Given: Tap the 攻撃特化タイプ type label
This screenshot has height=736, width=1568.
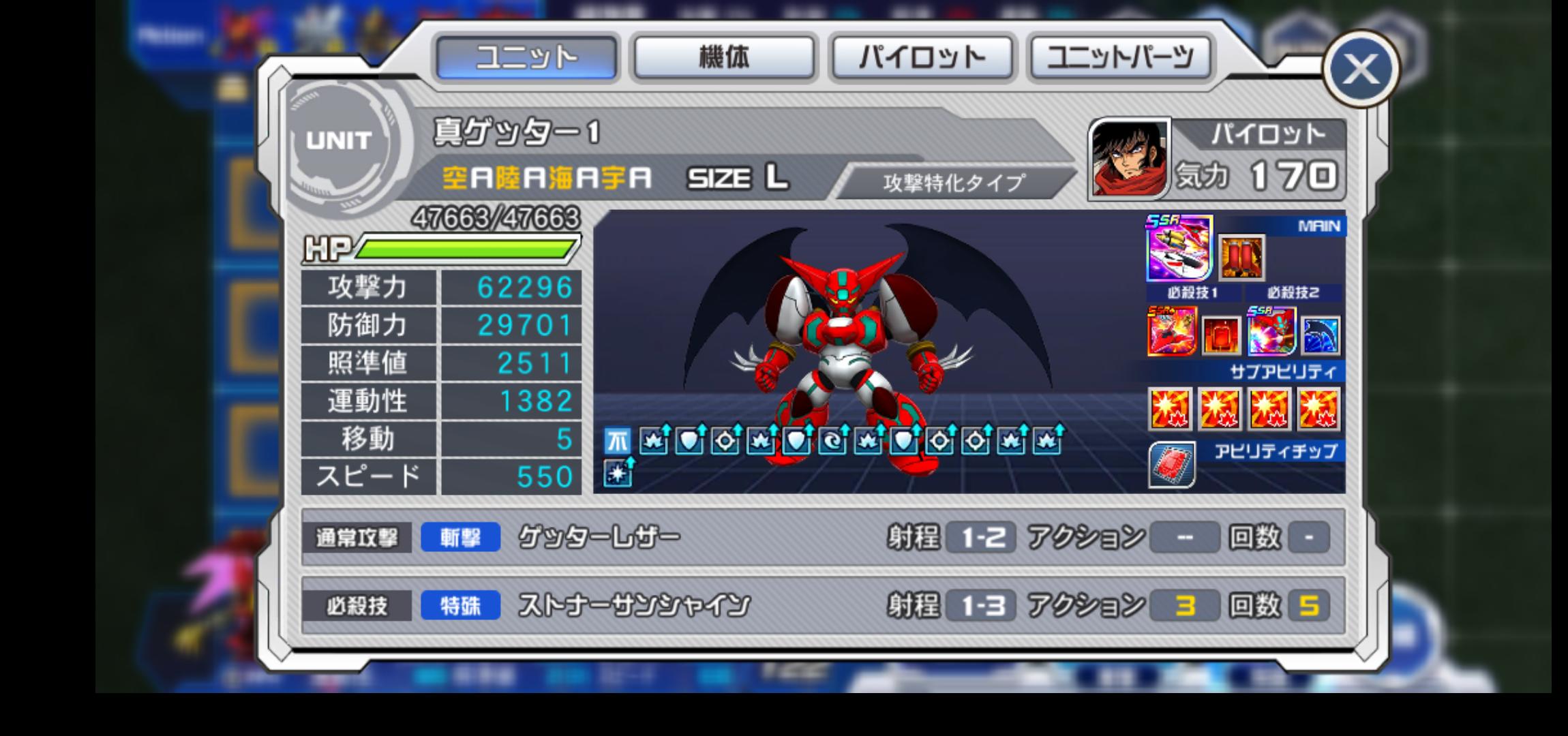Looking at the screenshot, I should (x=954, y=183).
